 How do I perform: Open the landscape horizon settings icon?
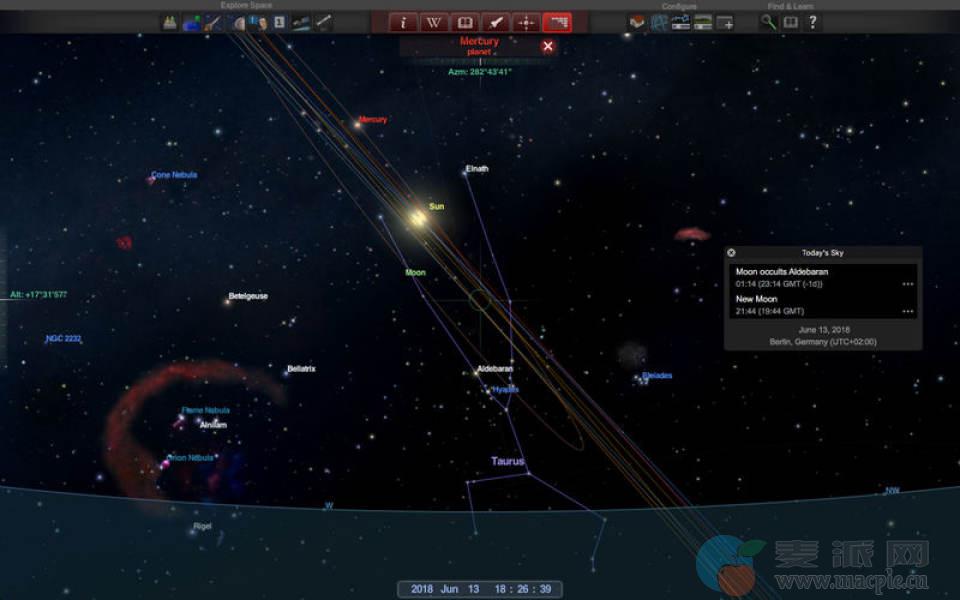tap(703, 22)
